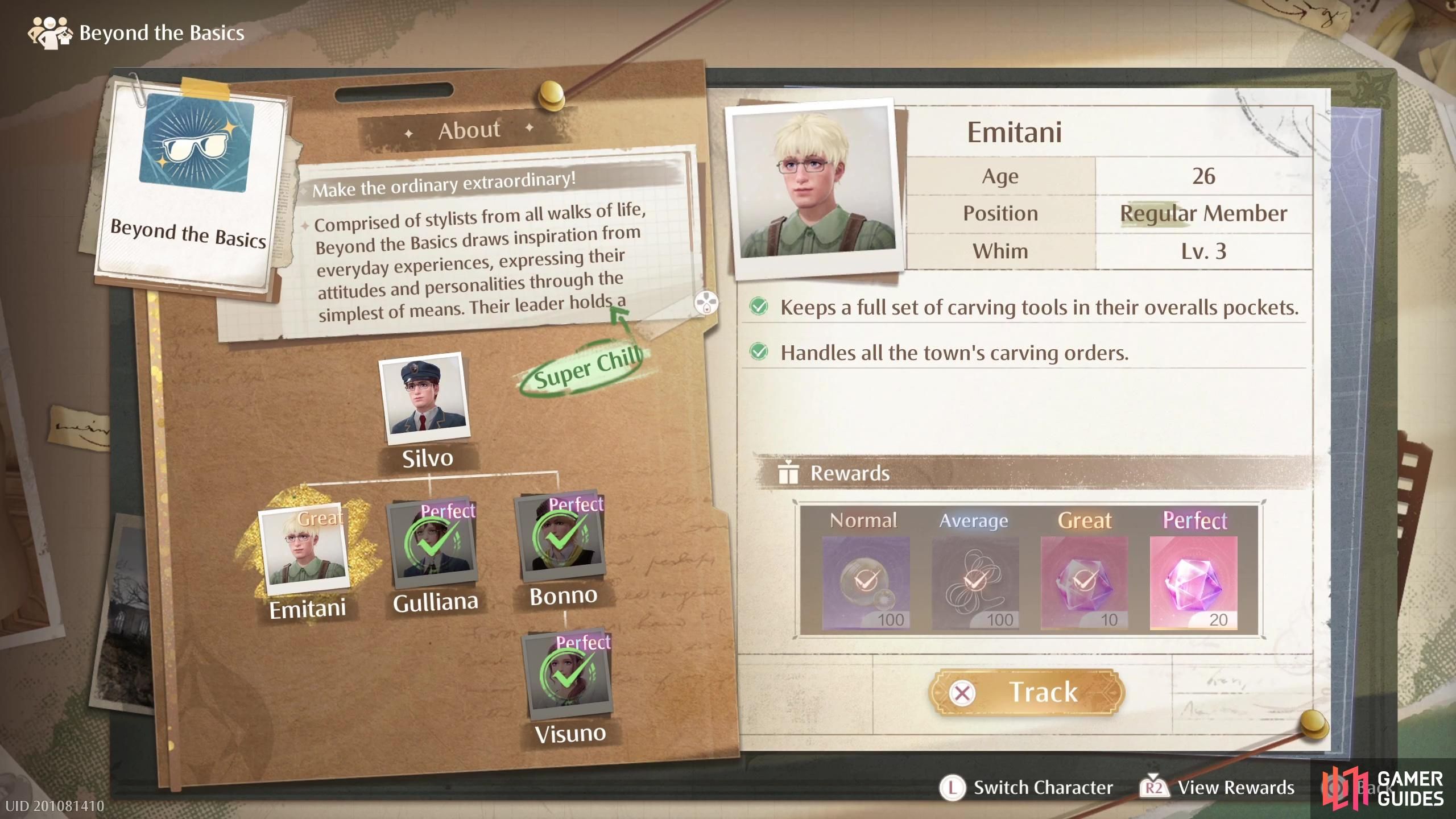This screenshot has width=1456, height=819.
Task: Inspect the Normal reward item
Action: coord(865,582)
